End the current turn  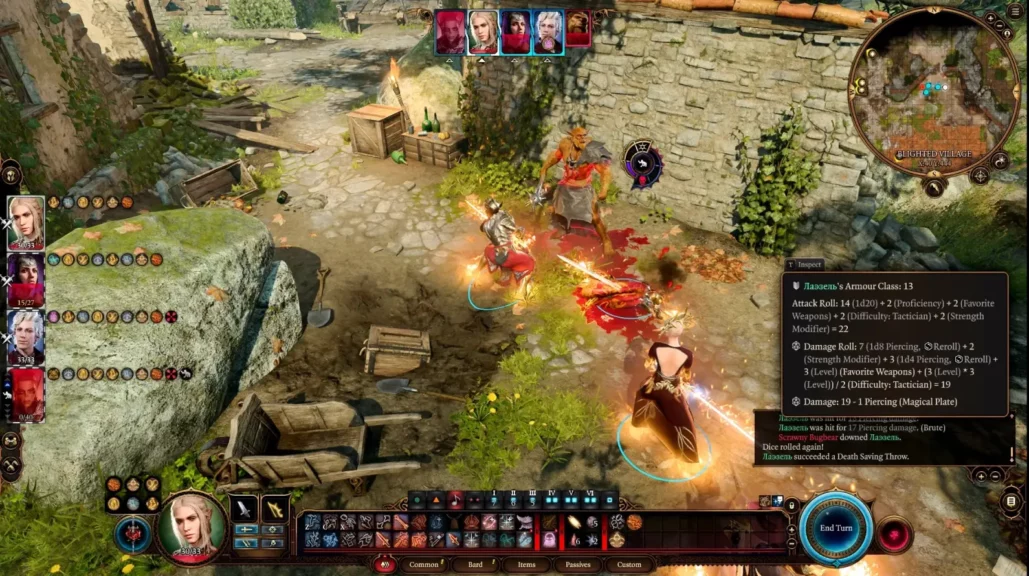(835, 527)
